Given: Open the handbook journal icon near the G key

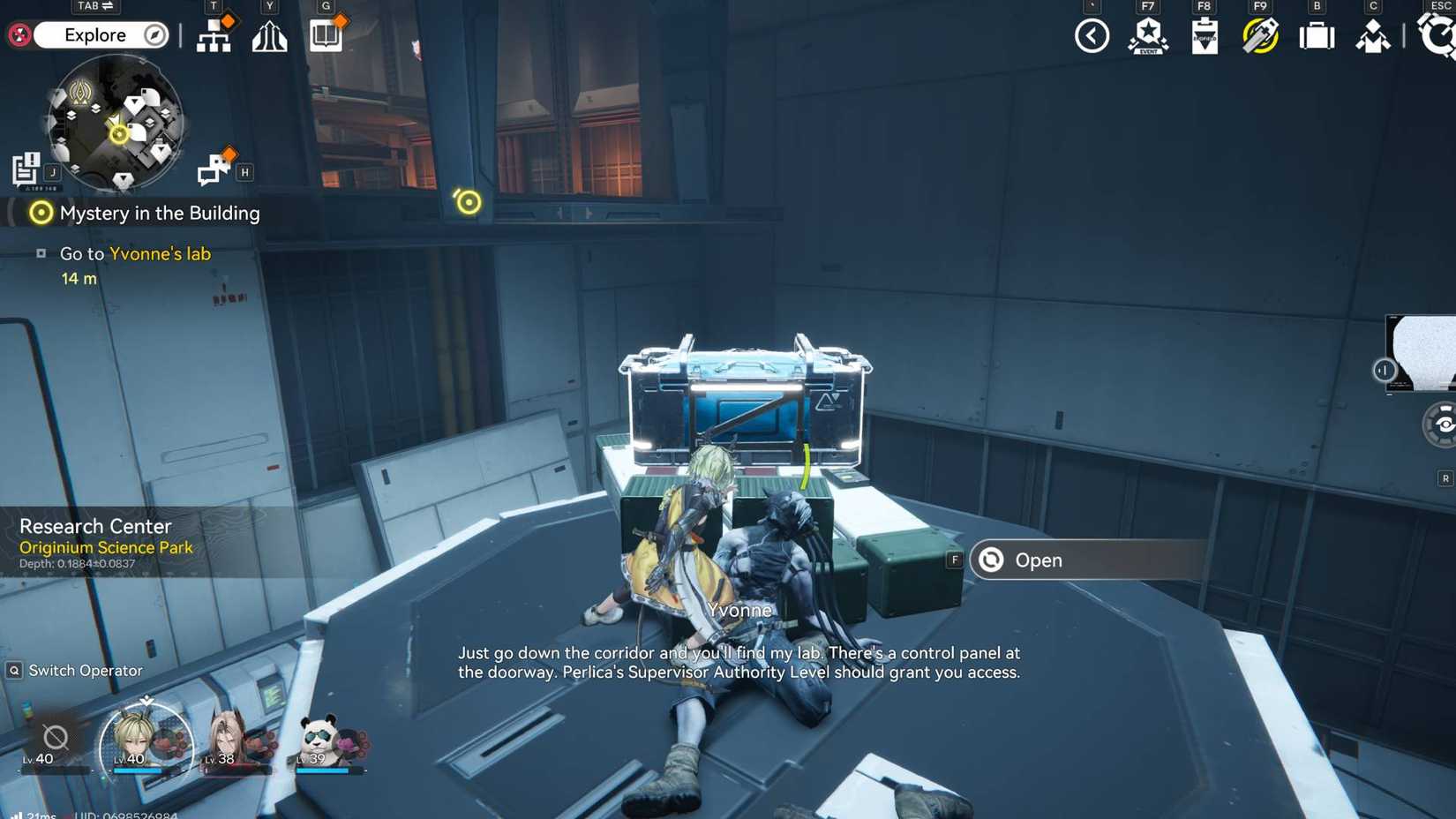Looking at the screenshot, I should (326, 36).
